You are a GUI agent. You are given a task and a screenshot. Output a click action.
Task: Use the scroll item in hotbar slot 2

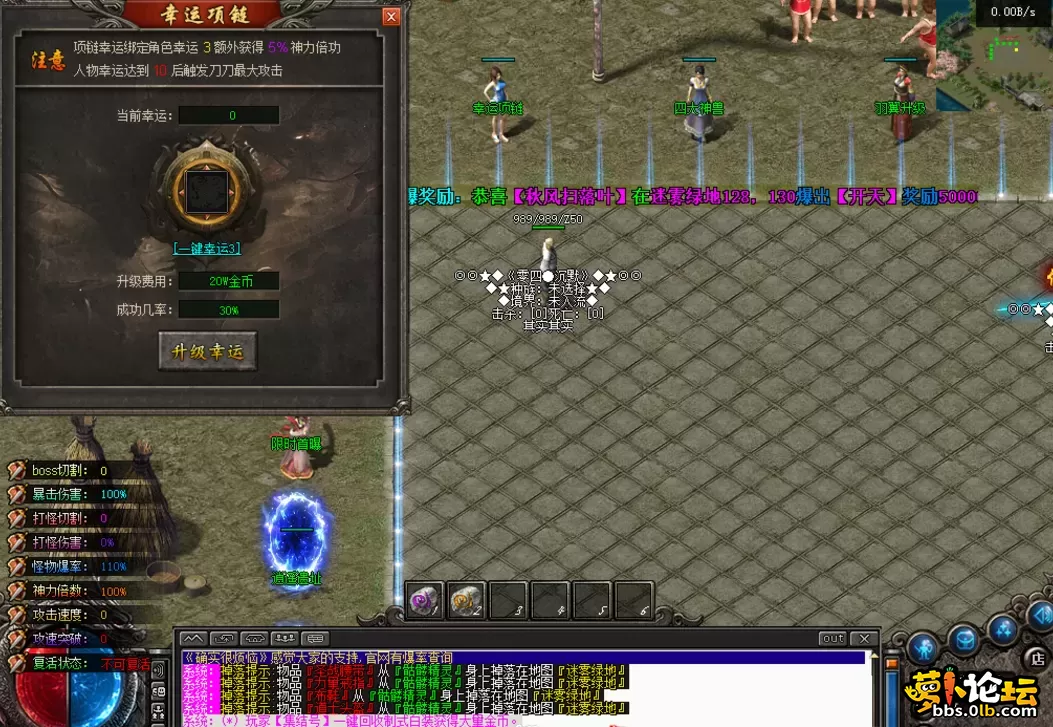click(x=466, y=600)
